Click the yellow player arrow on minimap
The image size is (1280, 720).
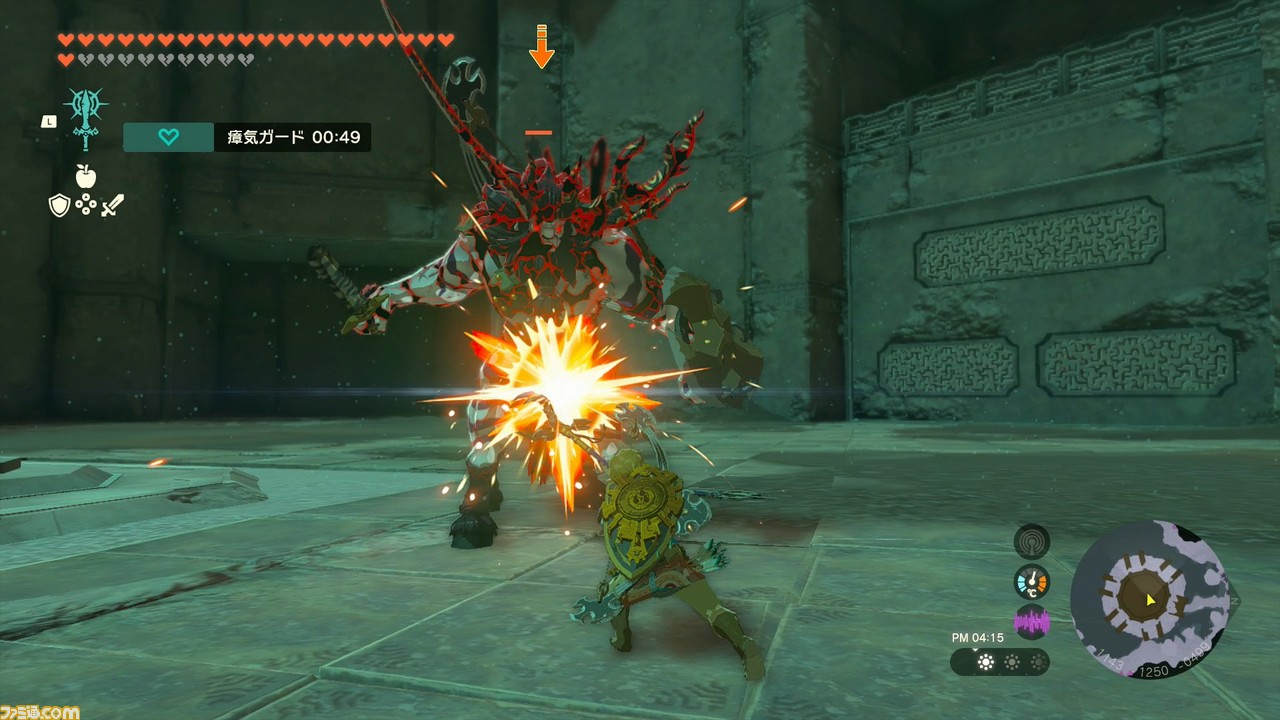(x=1152, y=600)
